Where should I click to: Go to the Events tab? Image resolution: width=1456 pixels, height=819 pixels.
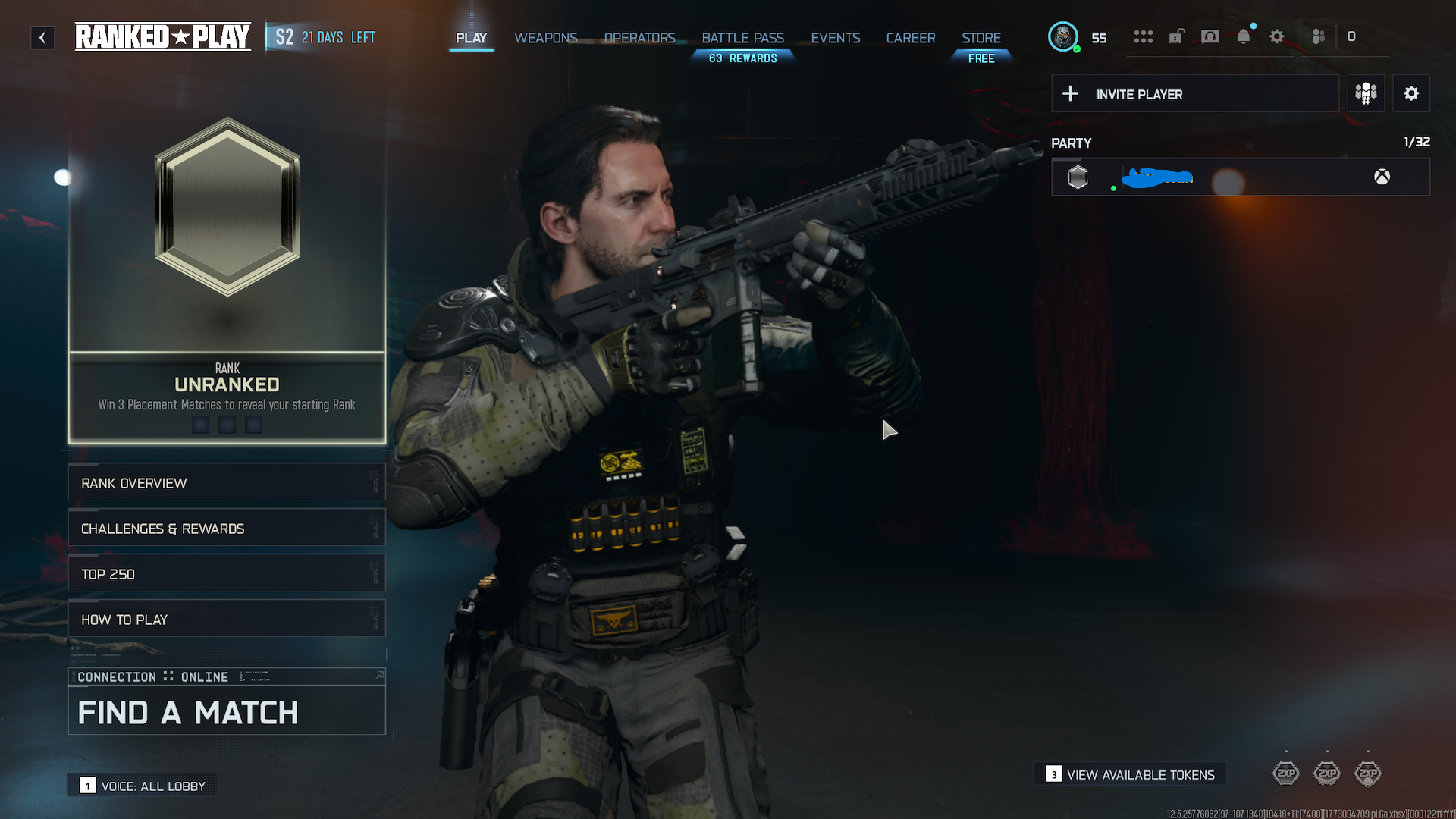pyautogui.click(x=835, y=37)
